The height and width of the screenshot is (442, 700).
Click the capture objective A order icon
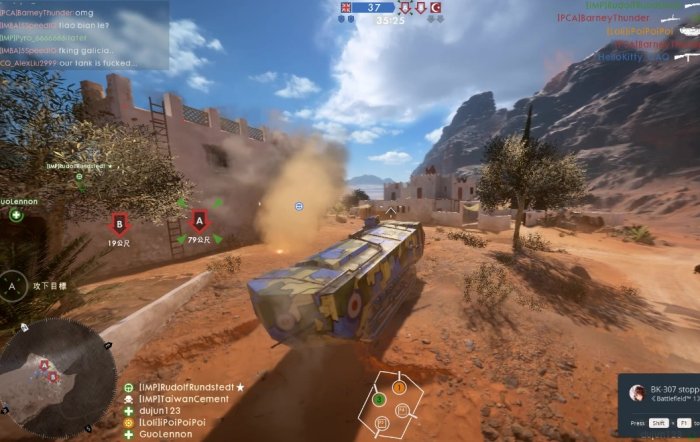click(13, 284)
